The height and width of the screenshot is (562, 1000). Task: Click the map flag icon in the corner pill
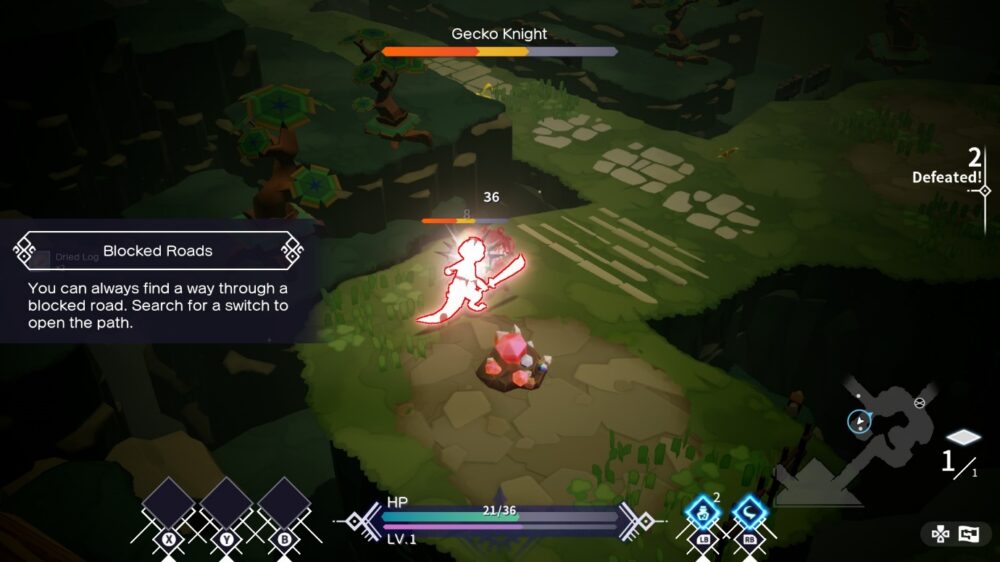[968, 534]
